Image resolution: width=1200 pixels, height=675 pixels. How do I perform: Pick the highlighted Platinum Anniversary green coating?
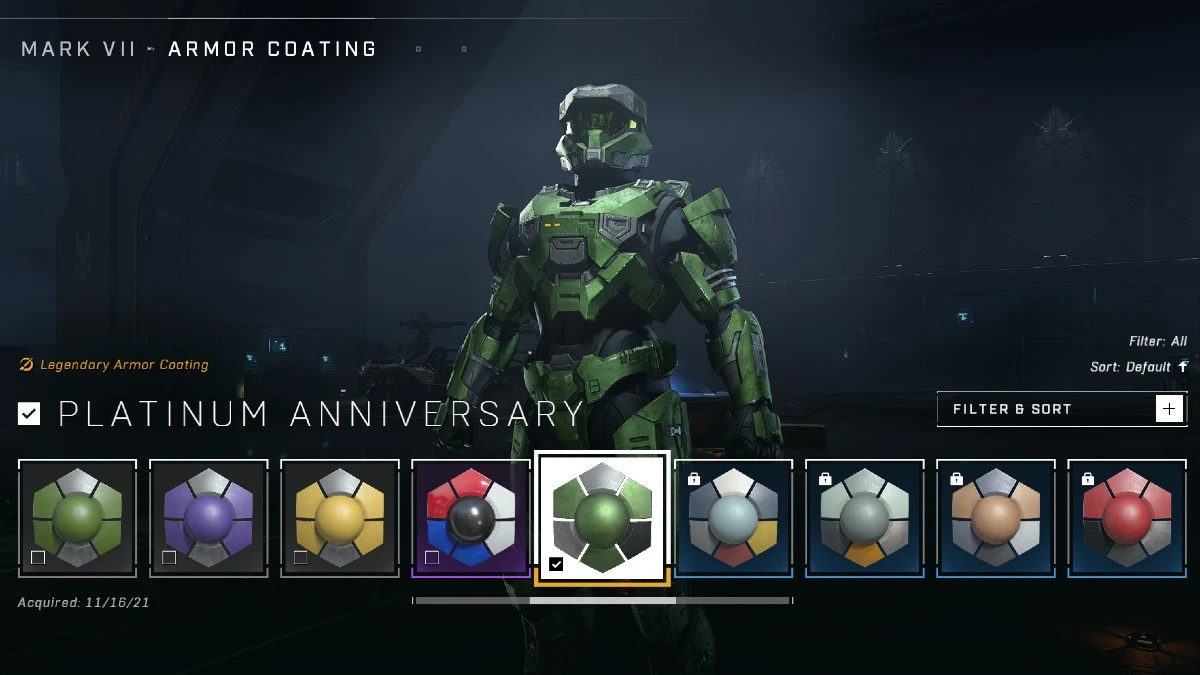[x=602, y=517]
